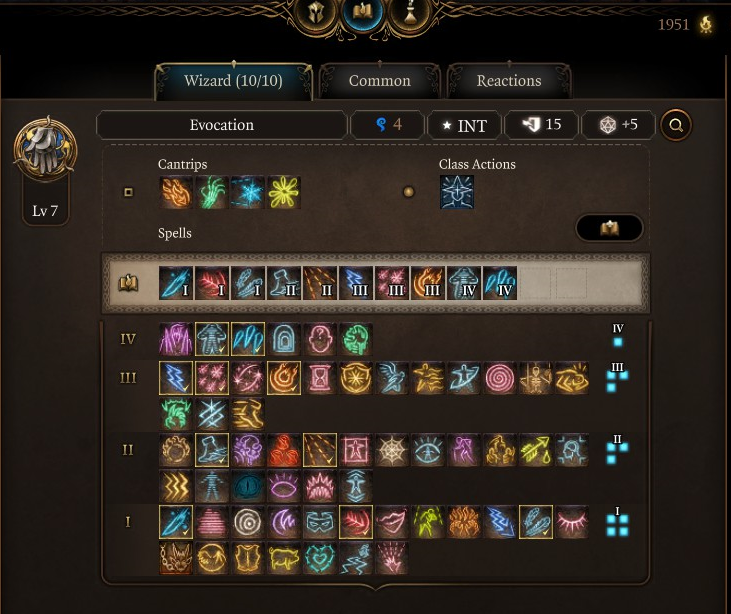This screenshot has height=614, width=731.
Task: Select the Wizard (10/10) tab
Action: pyautogui.click(x=234, y=81)
